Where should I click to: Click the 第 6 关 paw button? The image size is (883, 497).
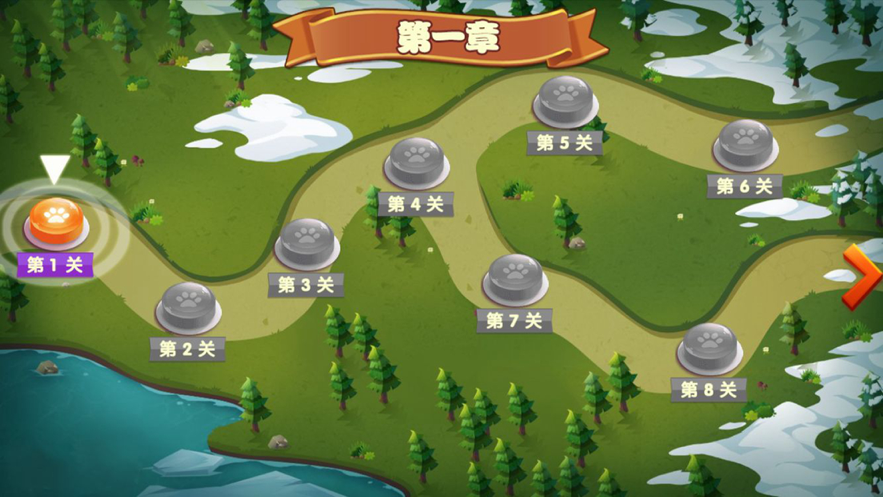pos(745,144)
